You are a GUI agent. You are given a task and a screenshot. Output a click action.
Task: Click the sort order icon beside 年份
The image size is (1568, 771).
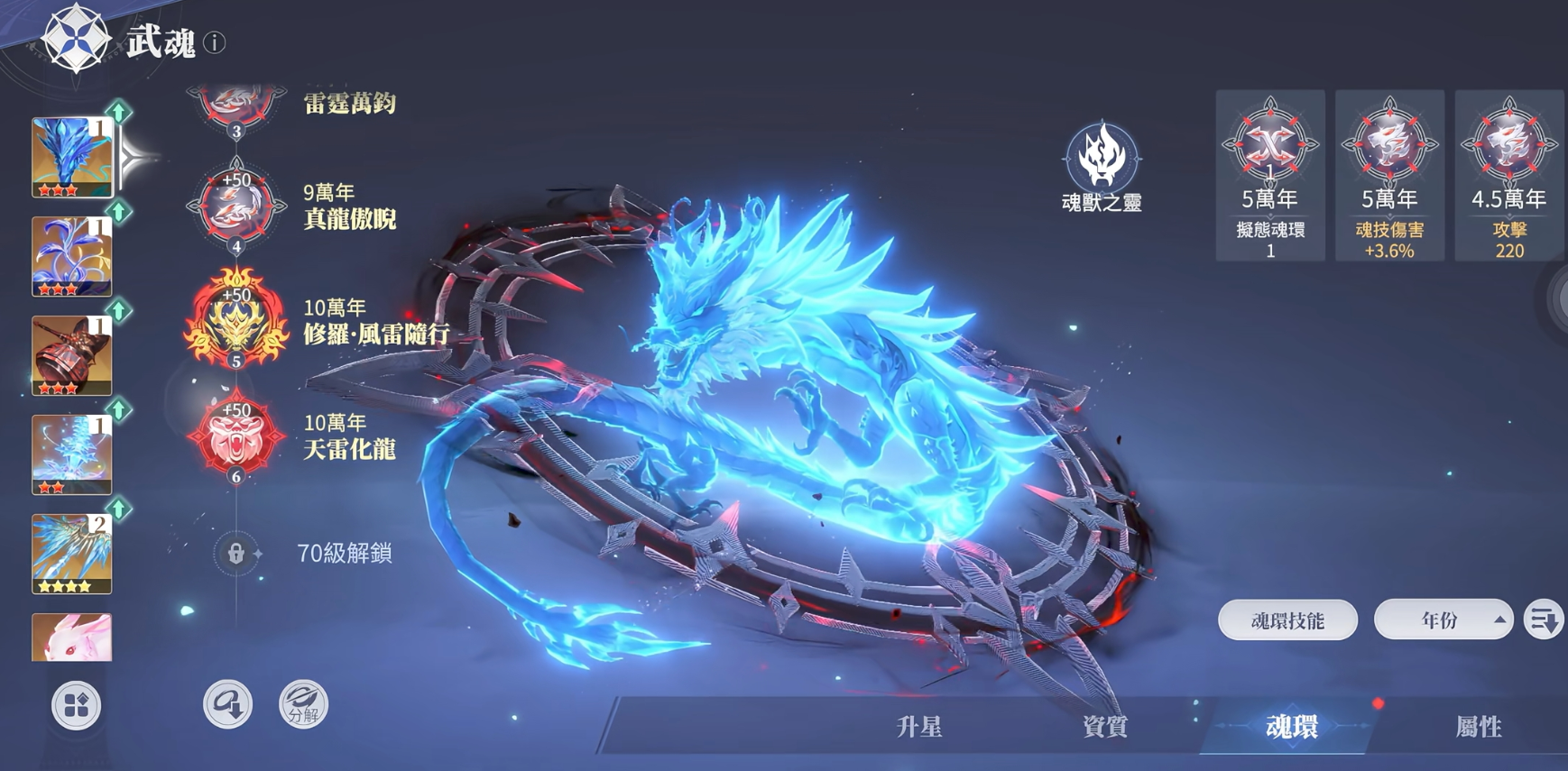(x=1545, y=620)
